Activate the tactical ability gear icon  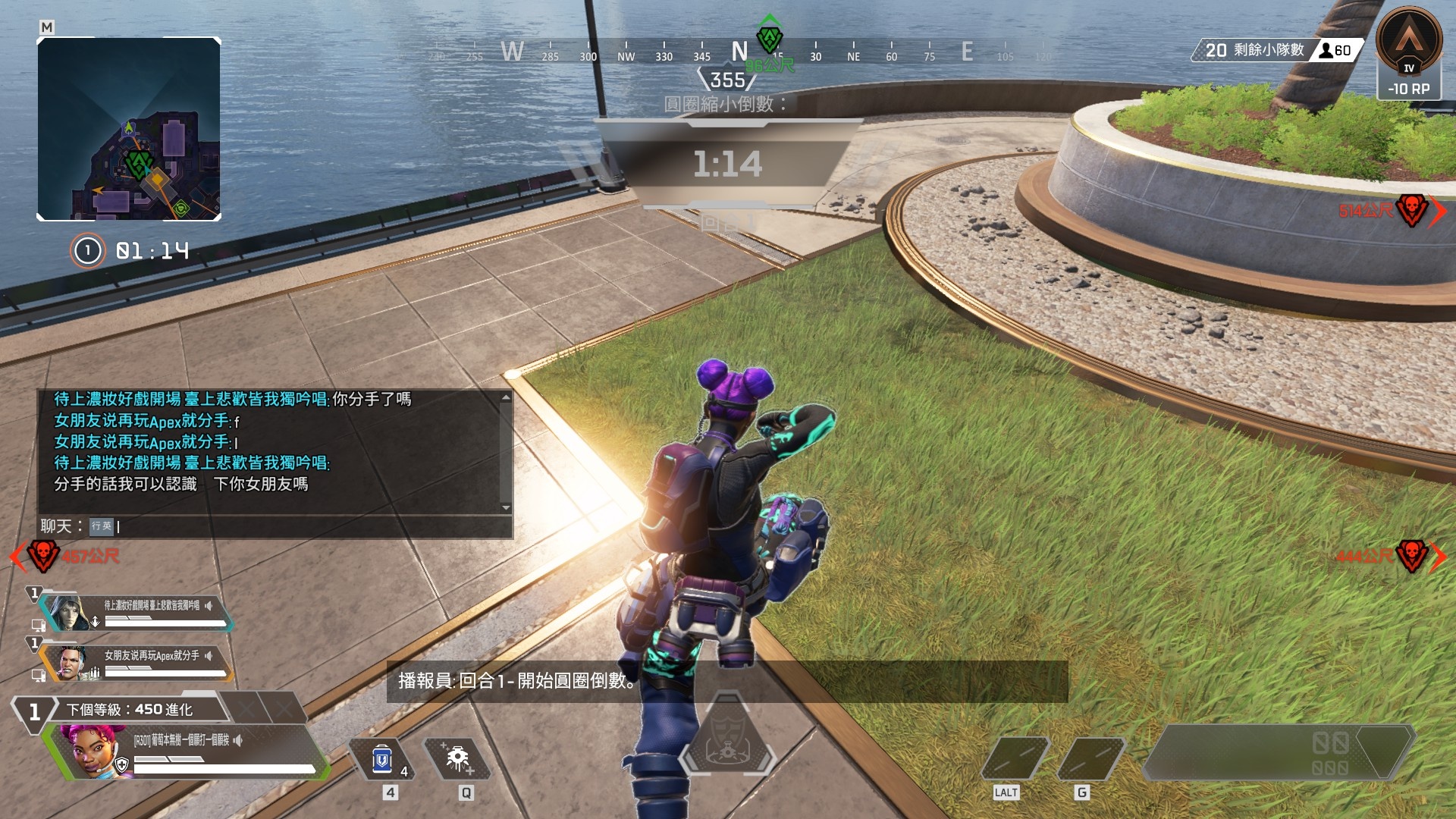(x=457, y=759)
